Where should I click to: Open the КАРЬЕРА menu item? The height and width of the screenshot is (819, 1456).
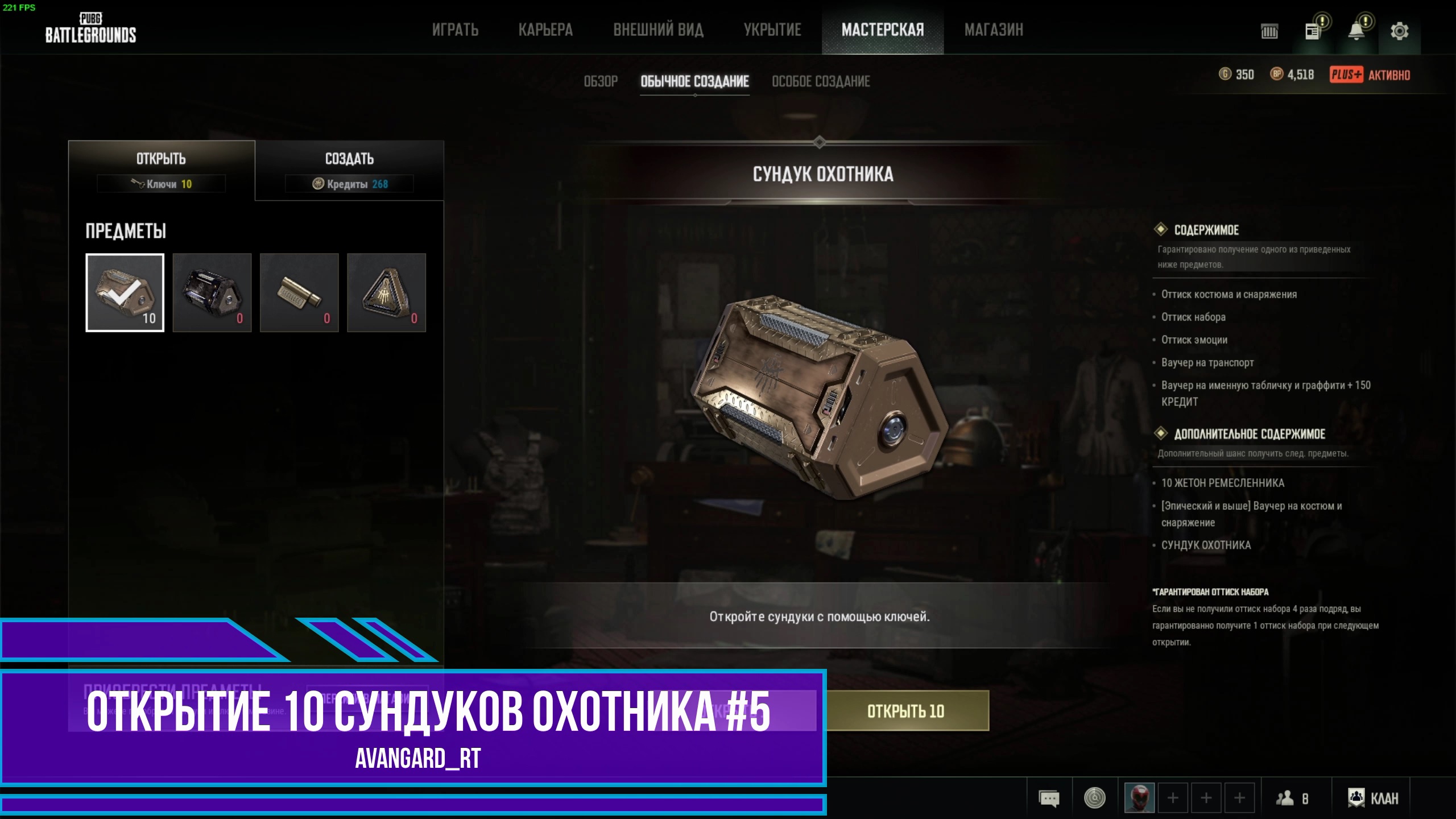point(545,30)
